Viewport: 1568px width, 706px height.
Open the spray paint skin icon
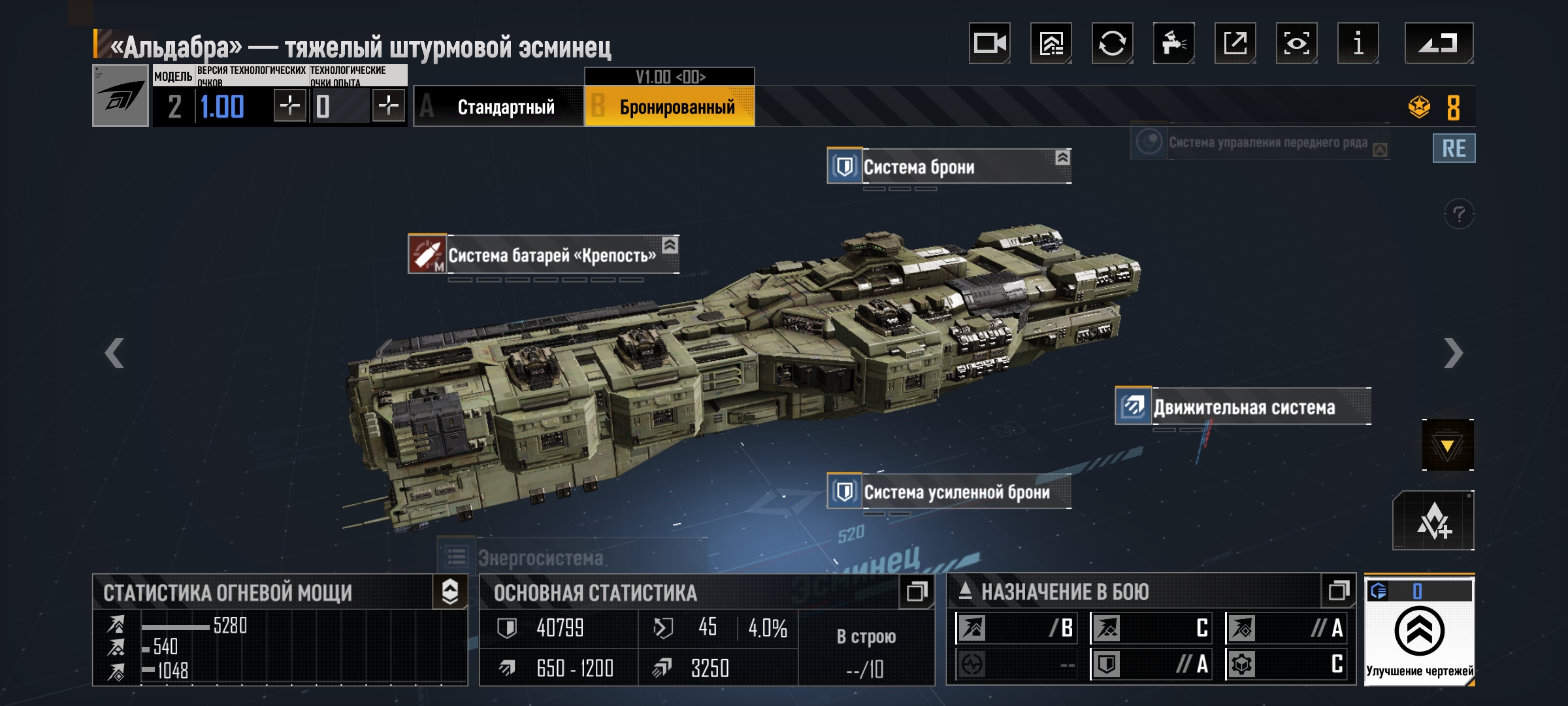(1173, 43)
